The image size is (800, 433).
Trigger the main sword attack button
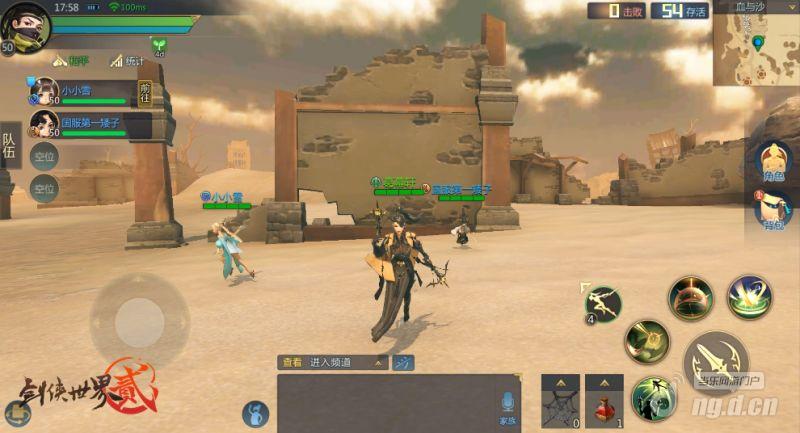pos(716,360)
